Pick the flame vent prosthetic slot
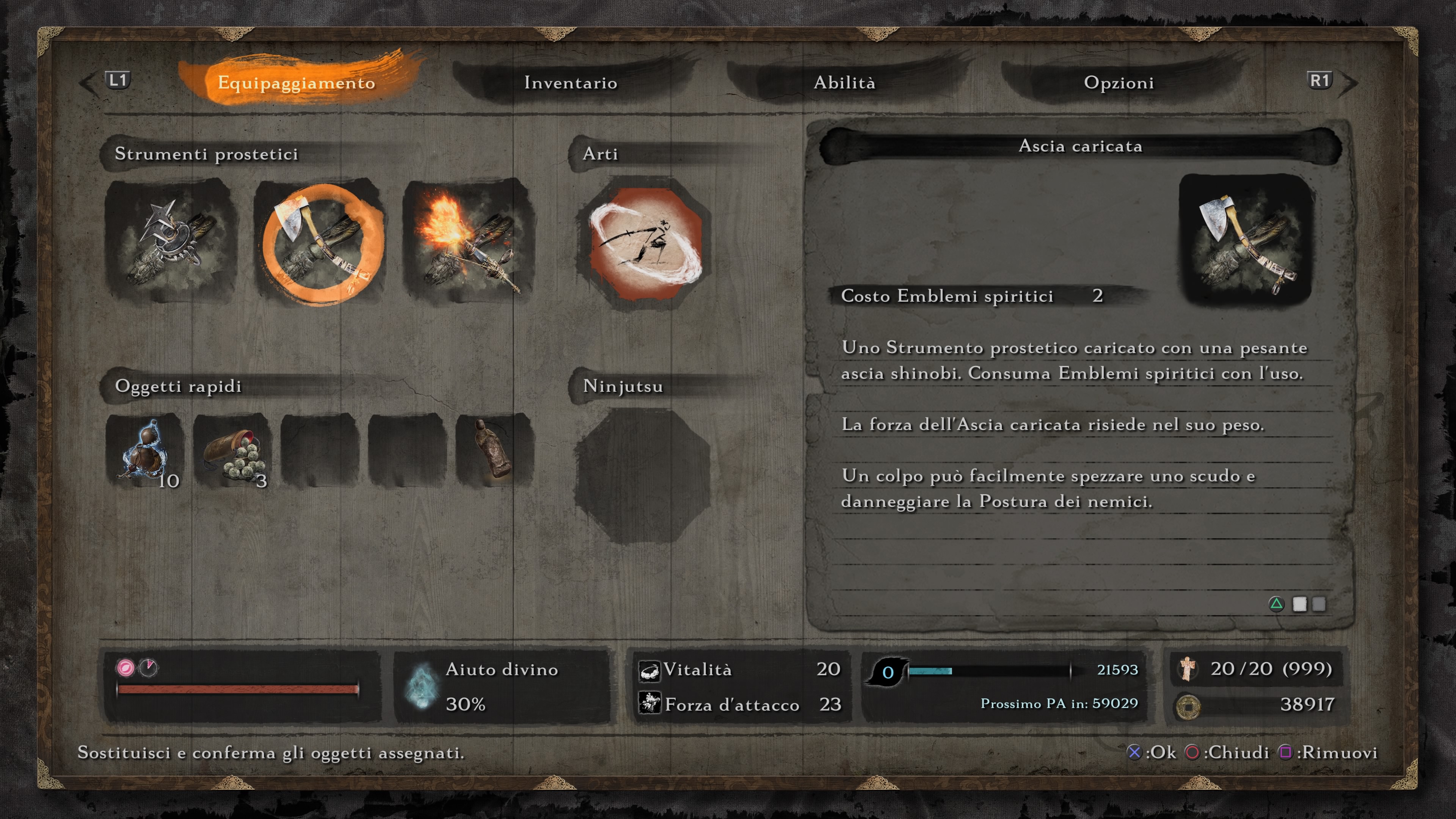 pyautogui.click(x=468, y=241)
